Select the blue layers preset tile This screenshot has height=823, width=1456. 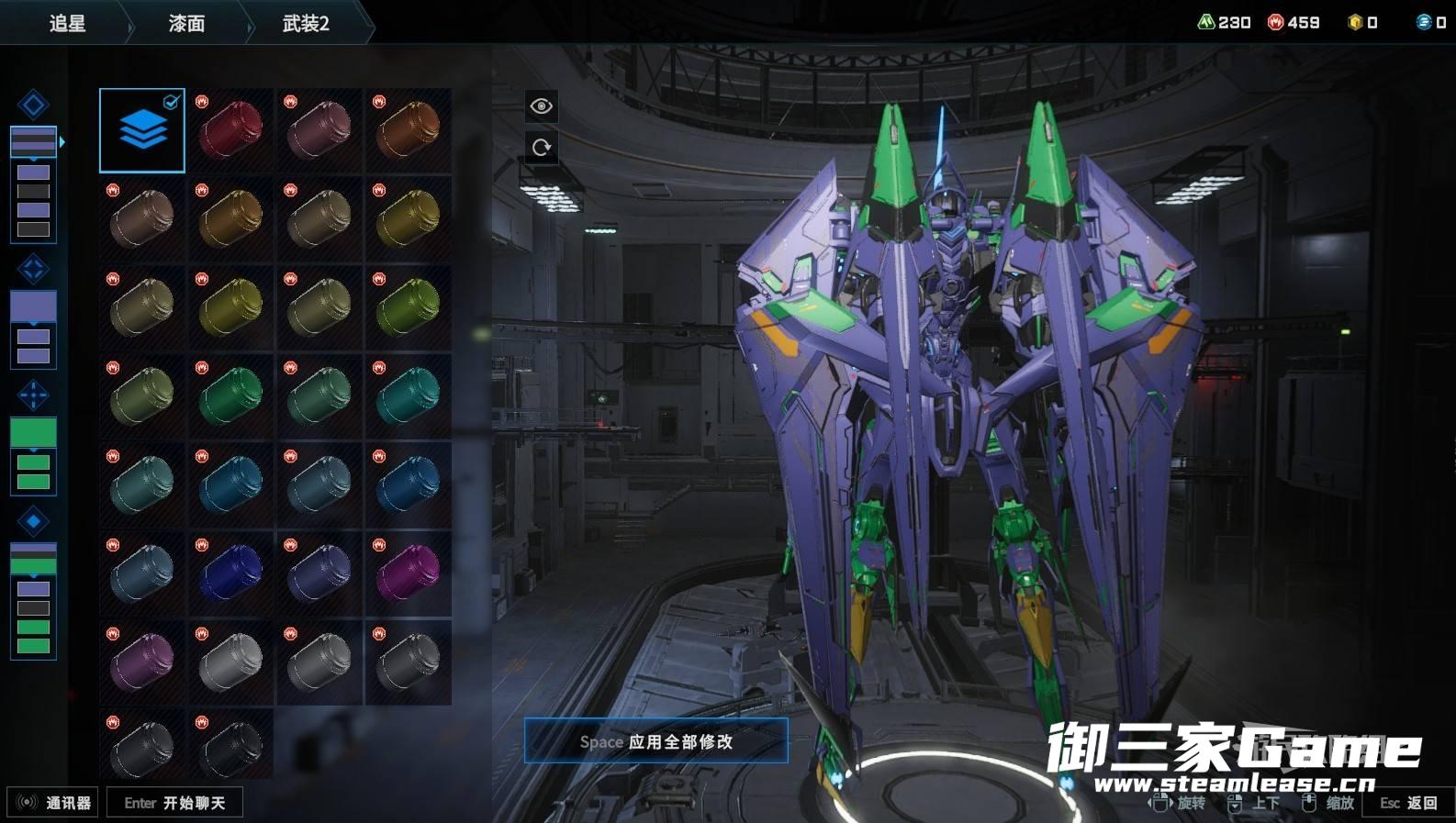pyautogui.click(x=142, y=130)
